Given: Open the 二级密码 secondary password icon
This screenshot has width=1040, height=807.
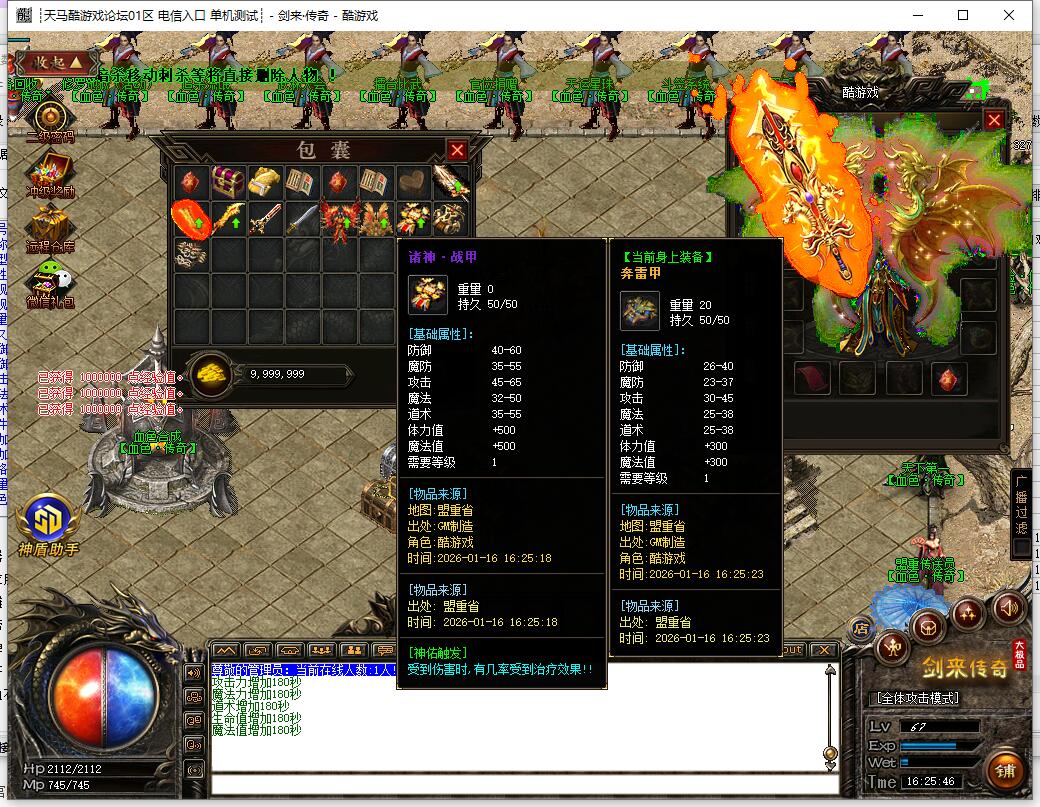Looking at the screenshot, I should click(x=50, y=118).
